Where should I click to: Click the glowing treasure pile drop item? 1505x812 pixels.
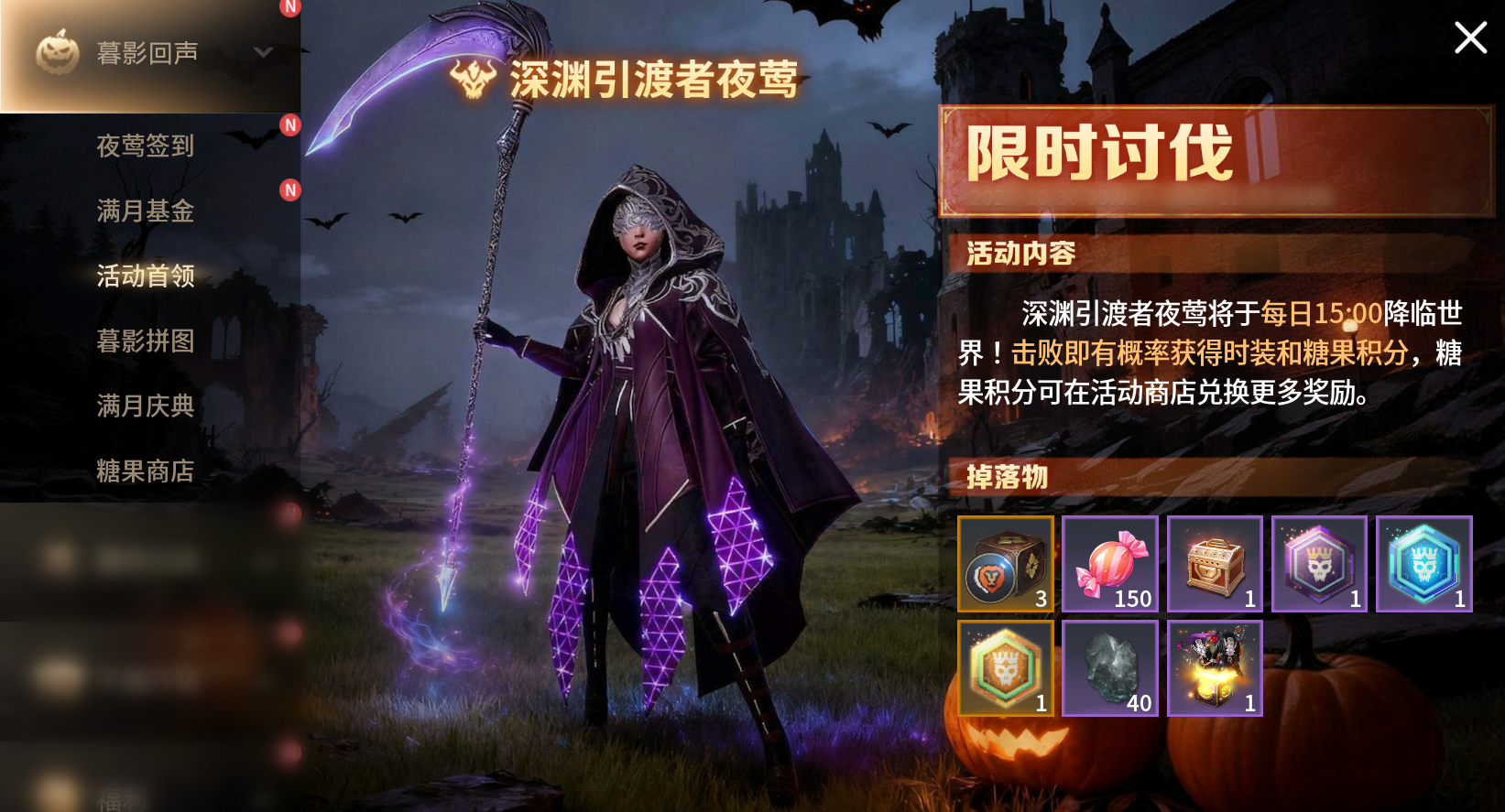pos(1215,668)
